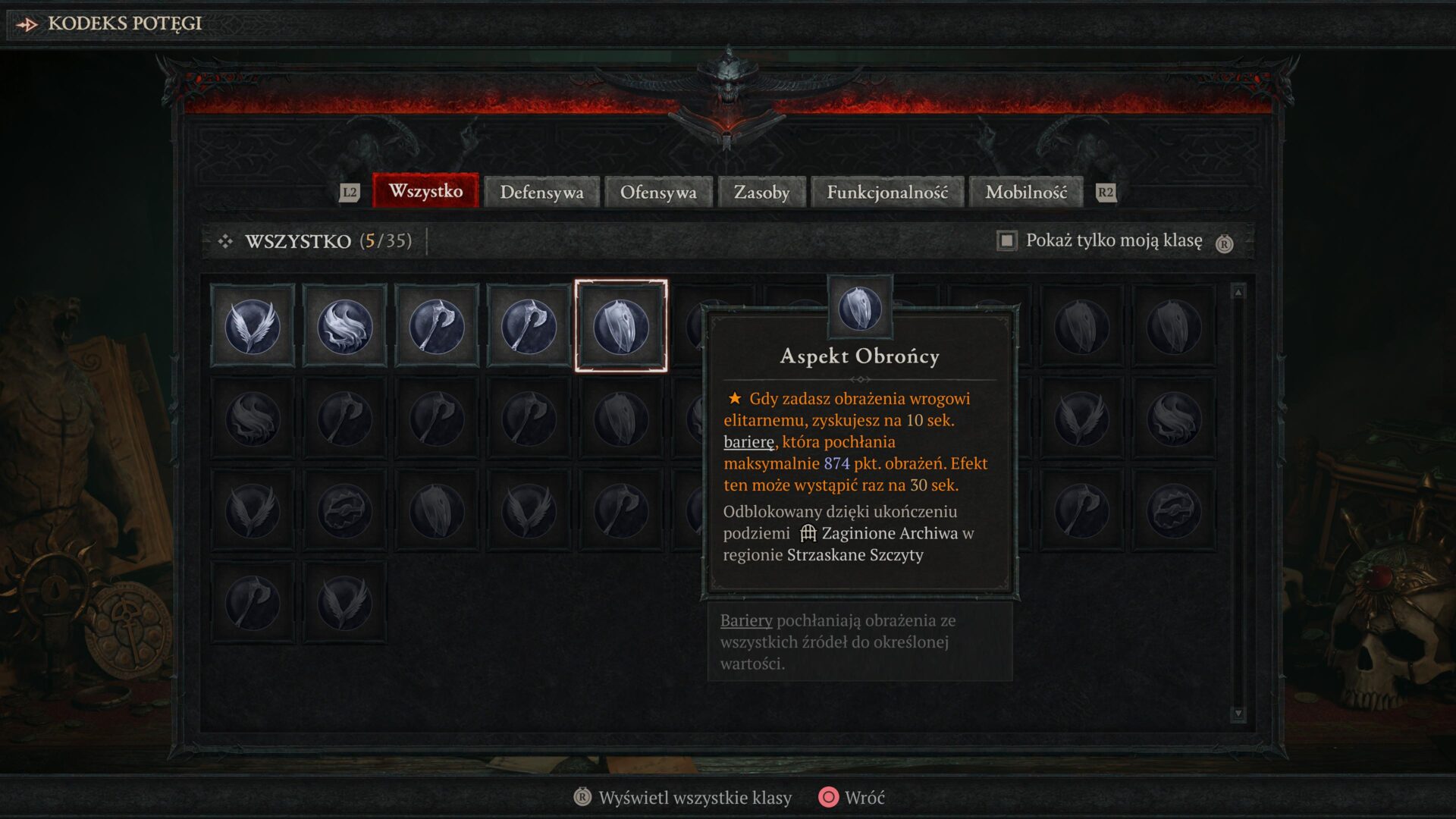Click the highlighted Aspekt Obrońcy shield icon
The height and width of the screenshot is (819, 1456).
[620, 328]
